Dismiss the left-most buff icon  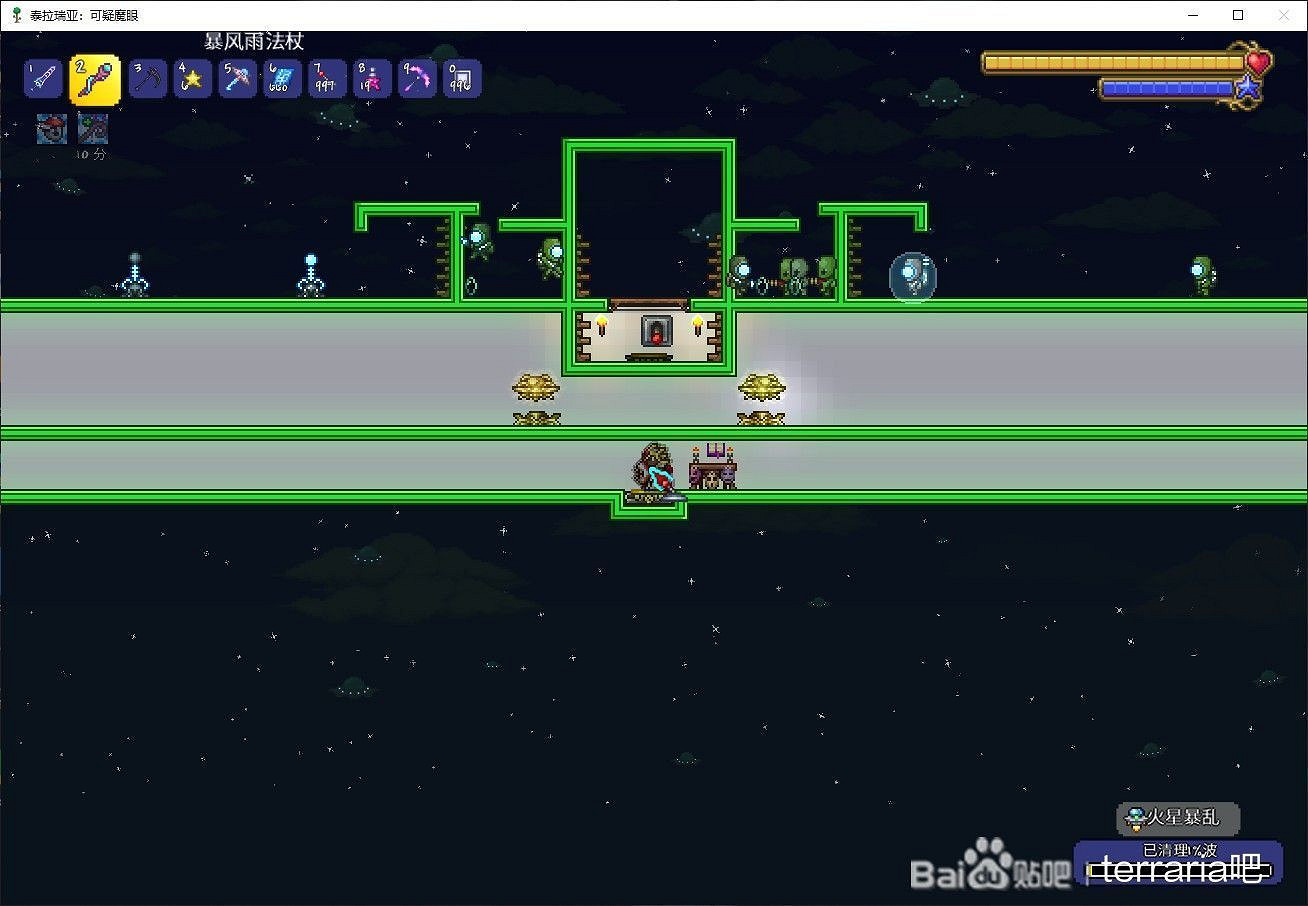point(50,128)
